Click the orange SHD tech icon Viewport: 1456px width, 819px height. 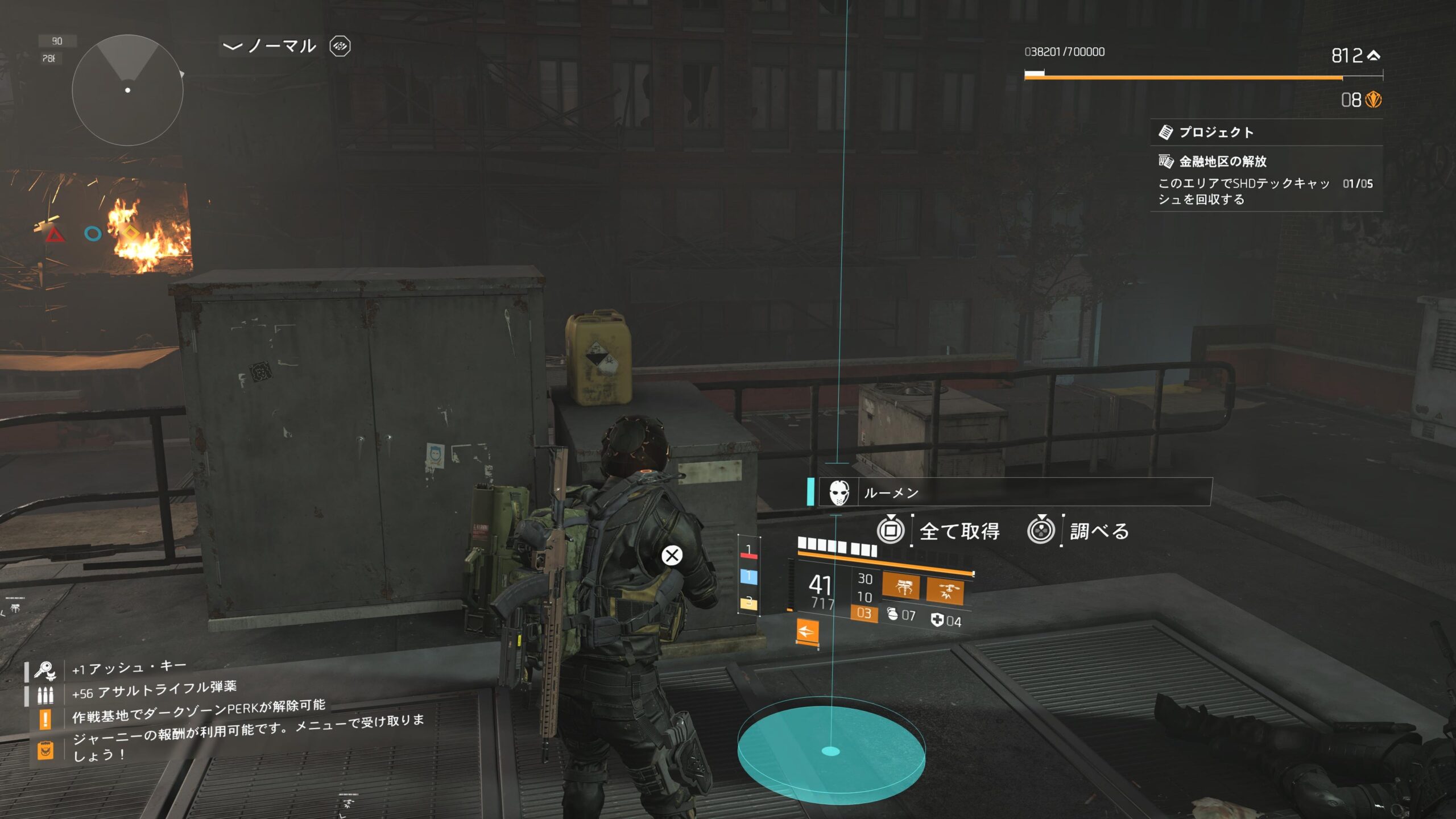click(x=1374, y=100)
